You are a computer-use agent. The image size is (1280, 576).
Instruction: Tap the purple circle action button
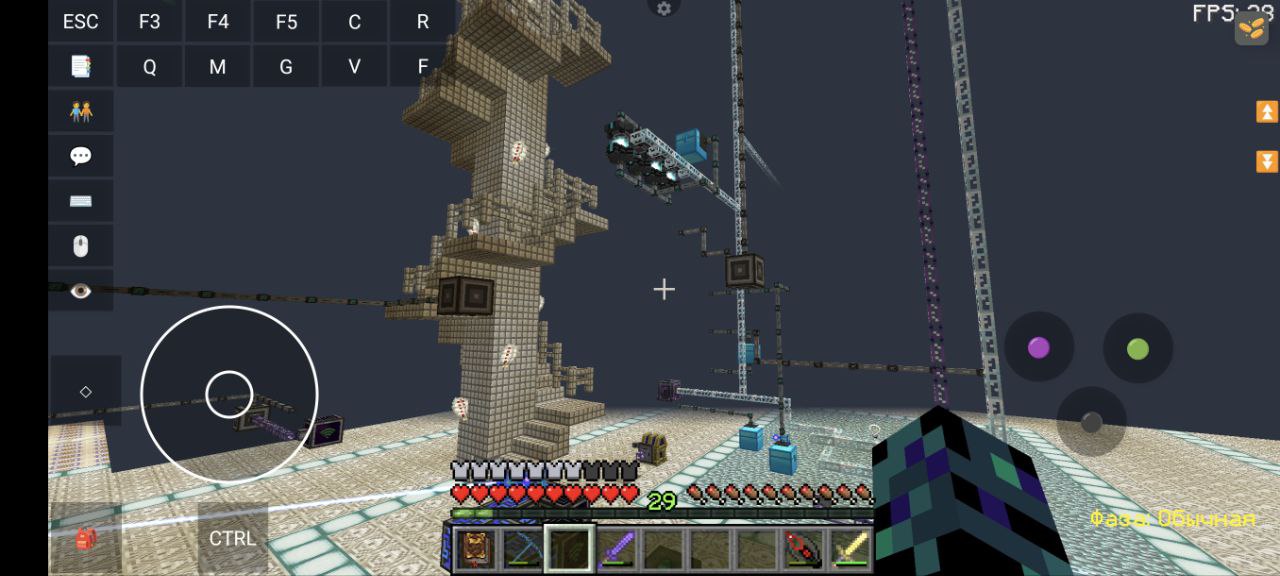pyautogui.click(x=1039, y=347)
